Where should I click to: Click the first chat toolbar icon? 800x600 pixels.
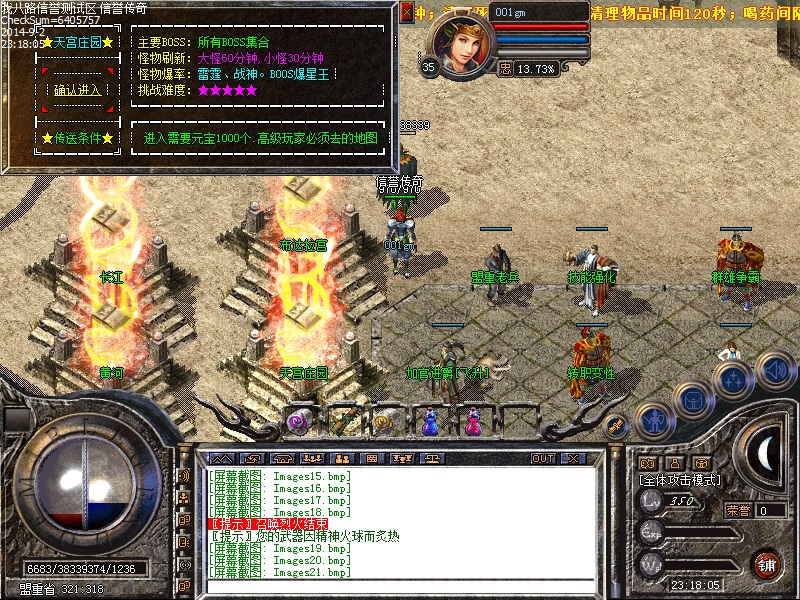222,458
